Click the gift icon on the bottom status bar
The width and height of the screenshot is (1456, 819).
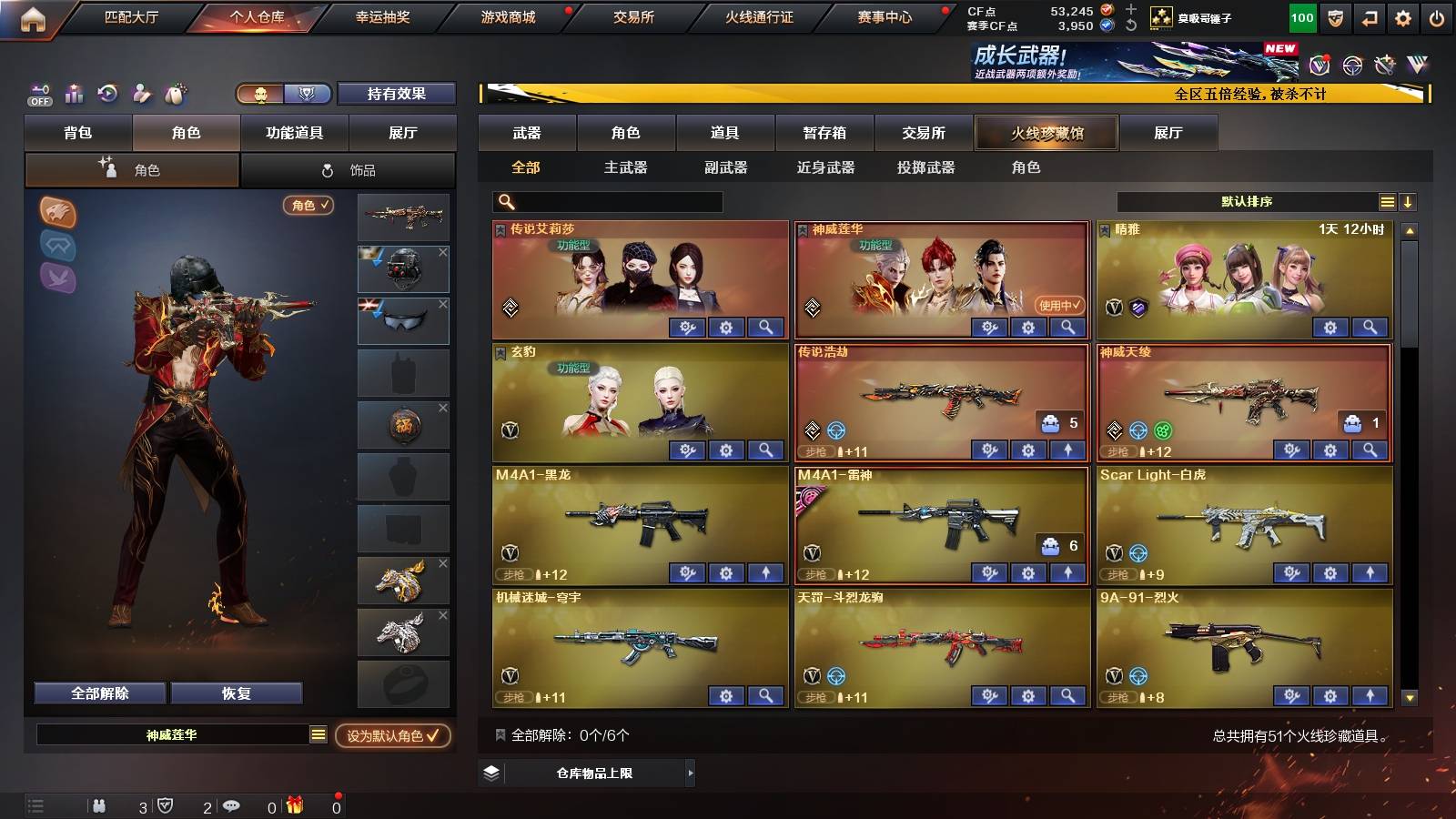coord(293,804)
